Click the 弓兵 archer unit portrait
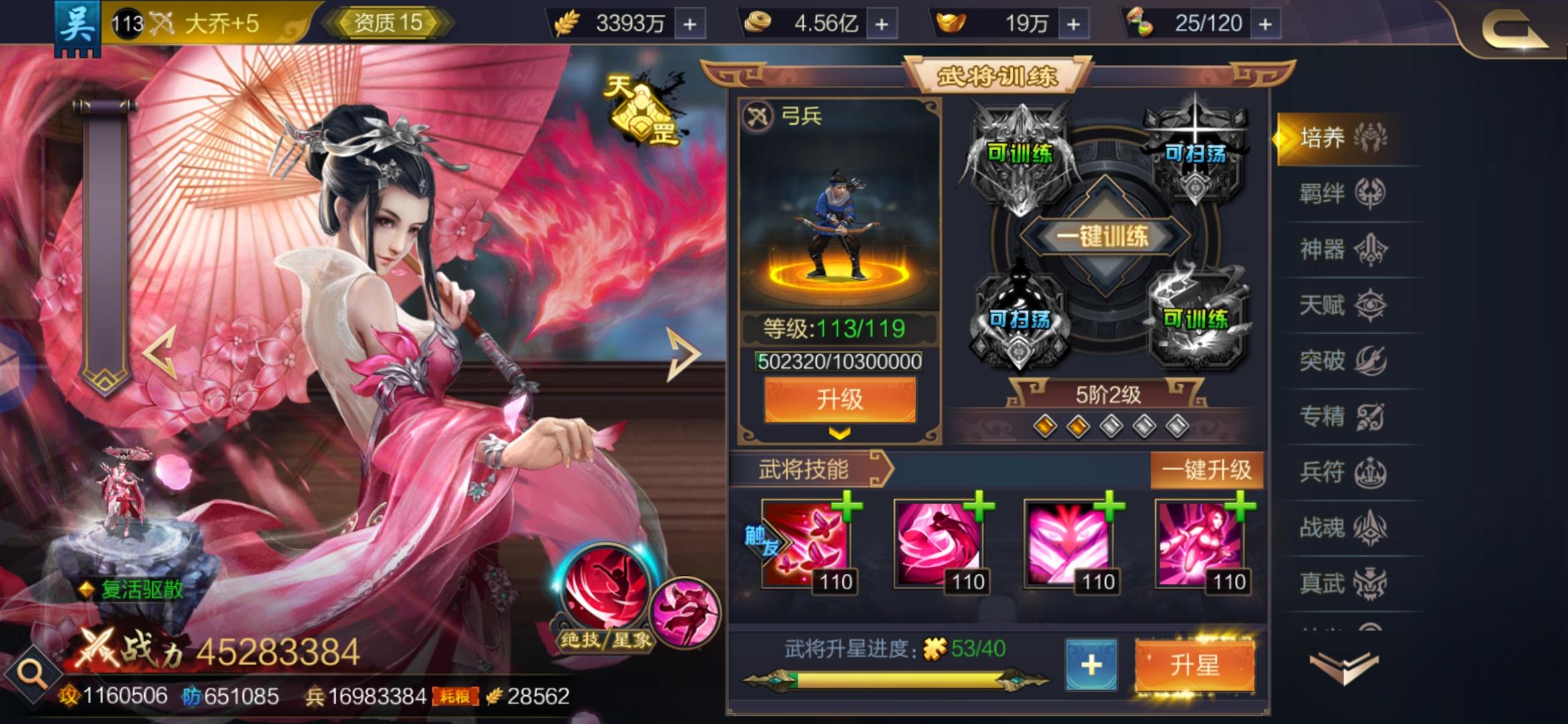Screen dimensions: 1568x724 click(836, 221)
